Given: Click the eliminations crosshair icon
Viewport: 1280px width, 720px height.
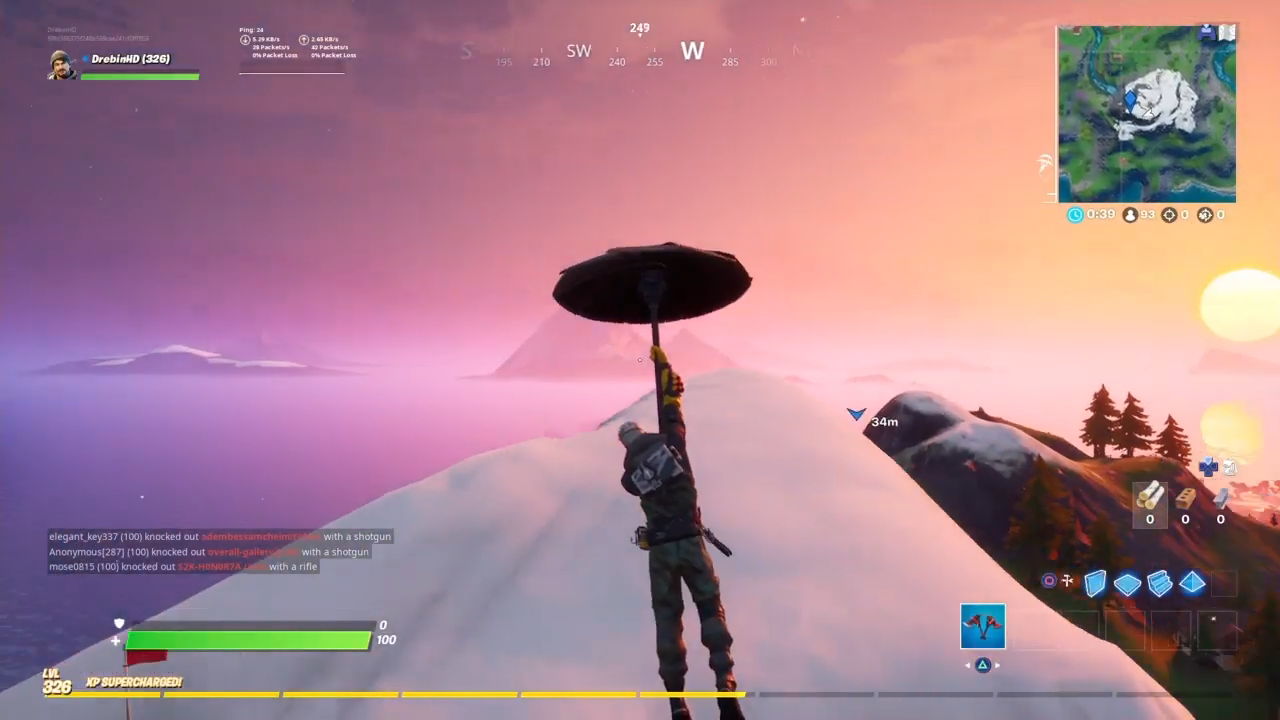Looking at the screenshot, I should tap(1170, 215).
